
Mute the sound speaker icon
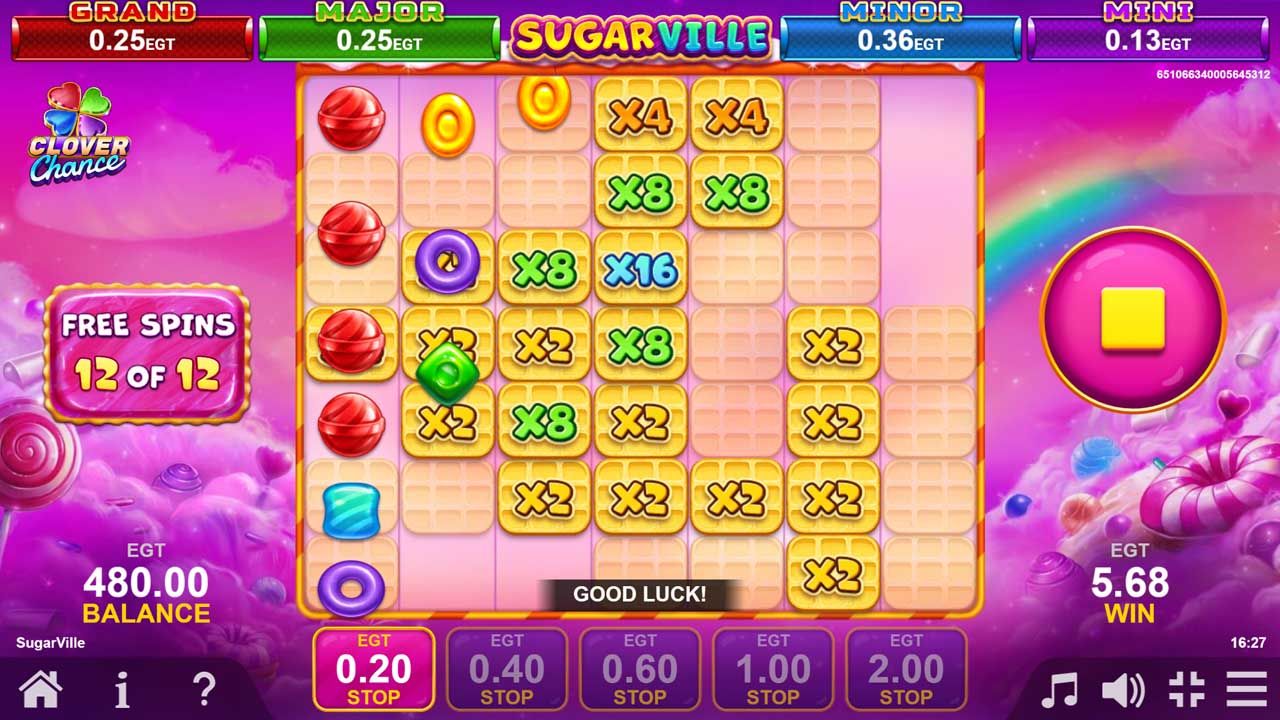tap(1124, 687)
